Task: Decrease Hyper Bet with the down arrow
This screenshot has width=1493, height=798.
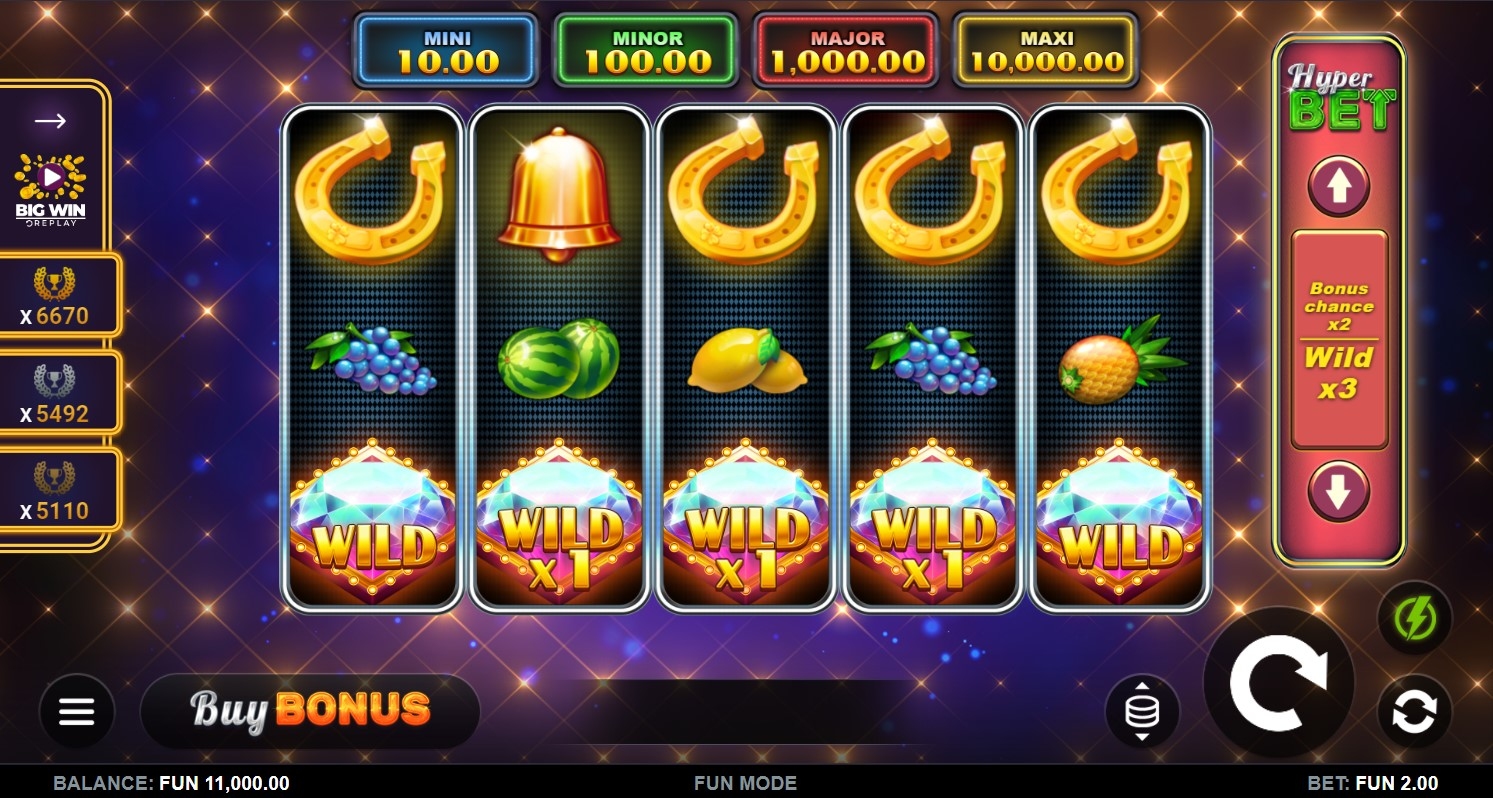Action: point(1338,492)
